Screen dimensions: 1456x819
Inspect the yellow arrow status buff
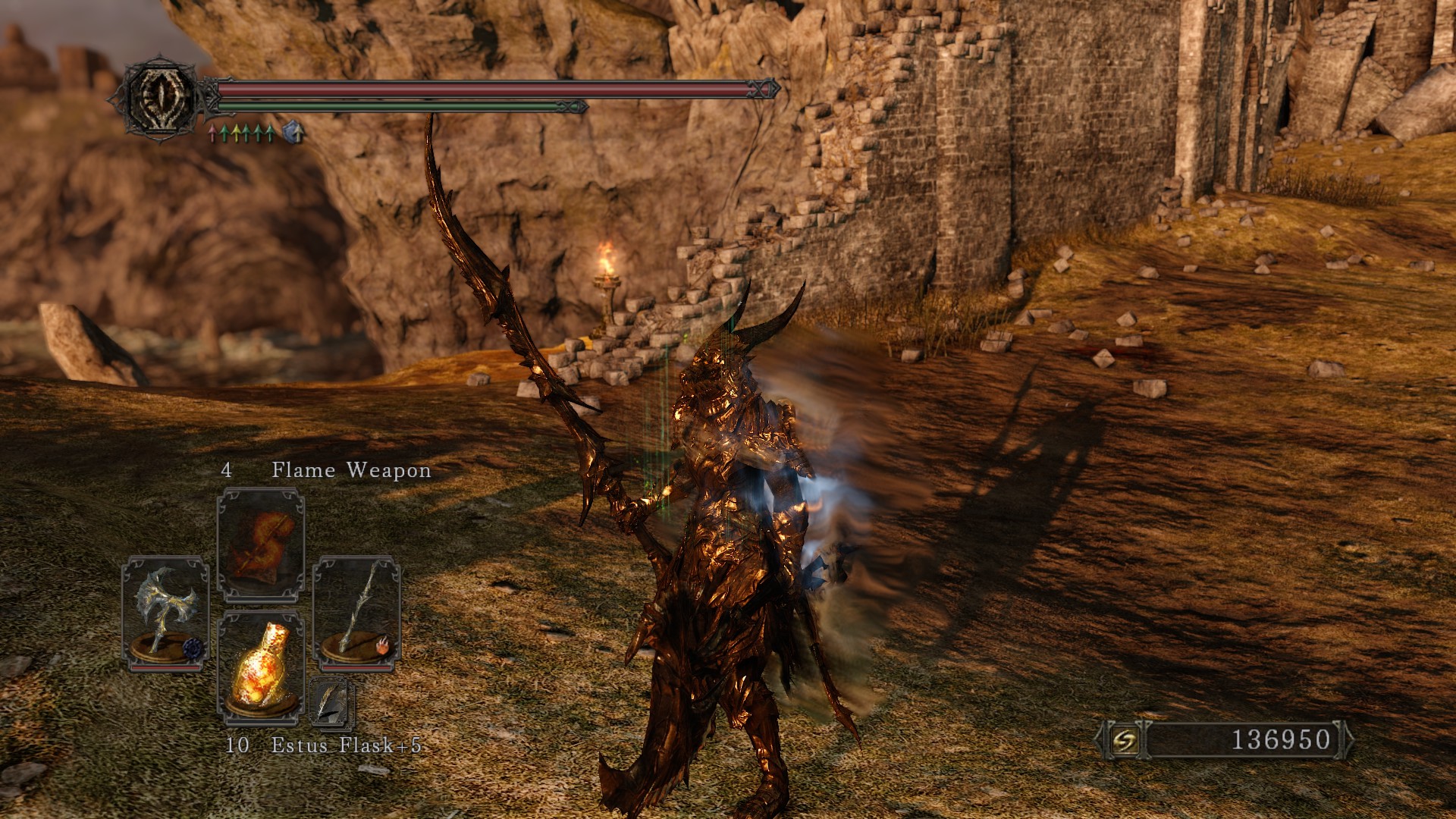click(x=236, y=134)
